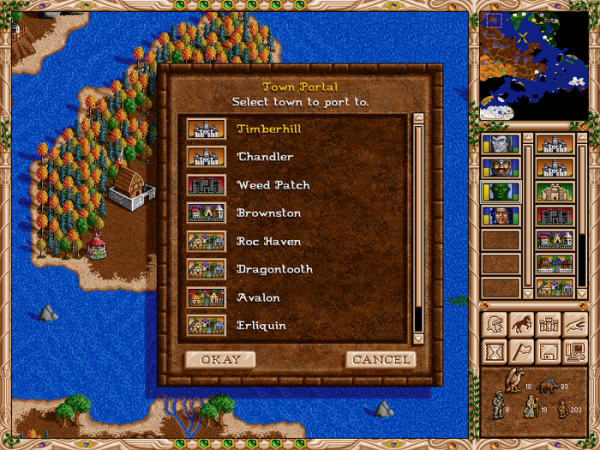The height and width of the screenshot is (450, 600).
Task: Cancel the Town Portal dialog
Action: (x=380, y=359)
